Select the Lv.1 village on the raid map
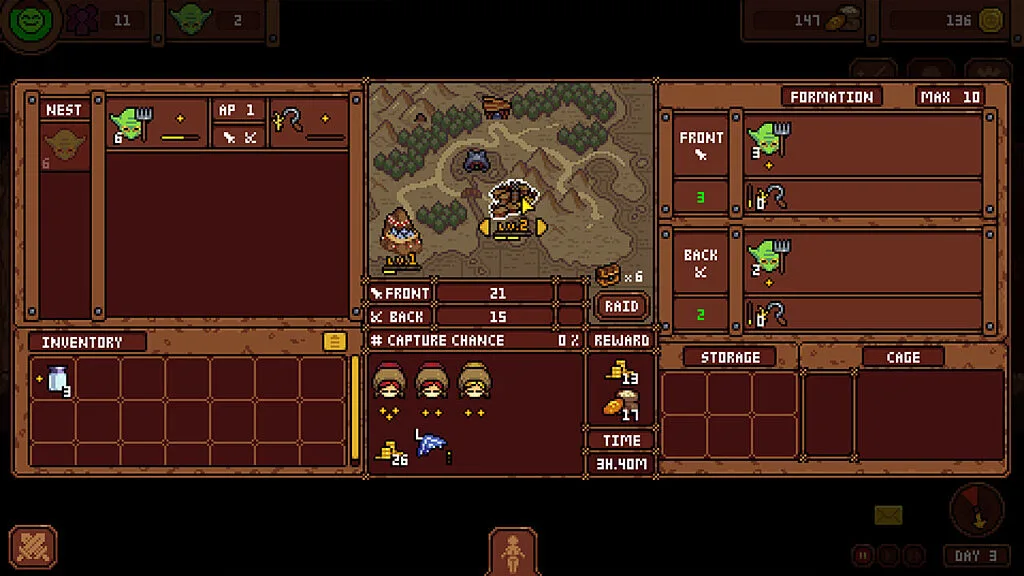Image resolution: width=1024 pixels, height=576 pixels. pos(401,237)
